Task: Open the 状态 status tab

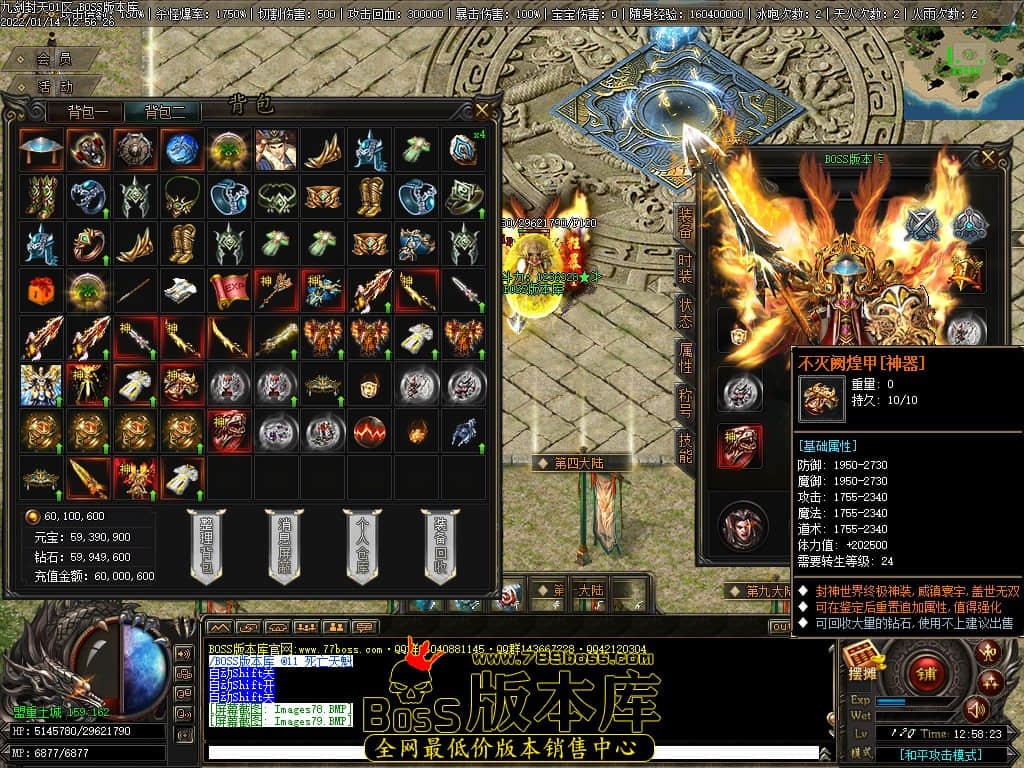Action: tap(685, 315)
